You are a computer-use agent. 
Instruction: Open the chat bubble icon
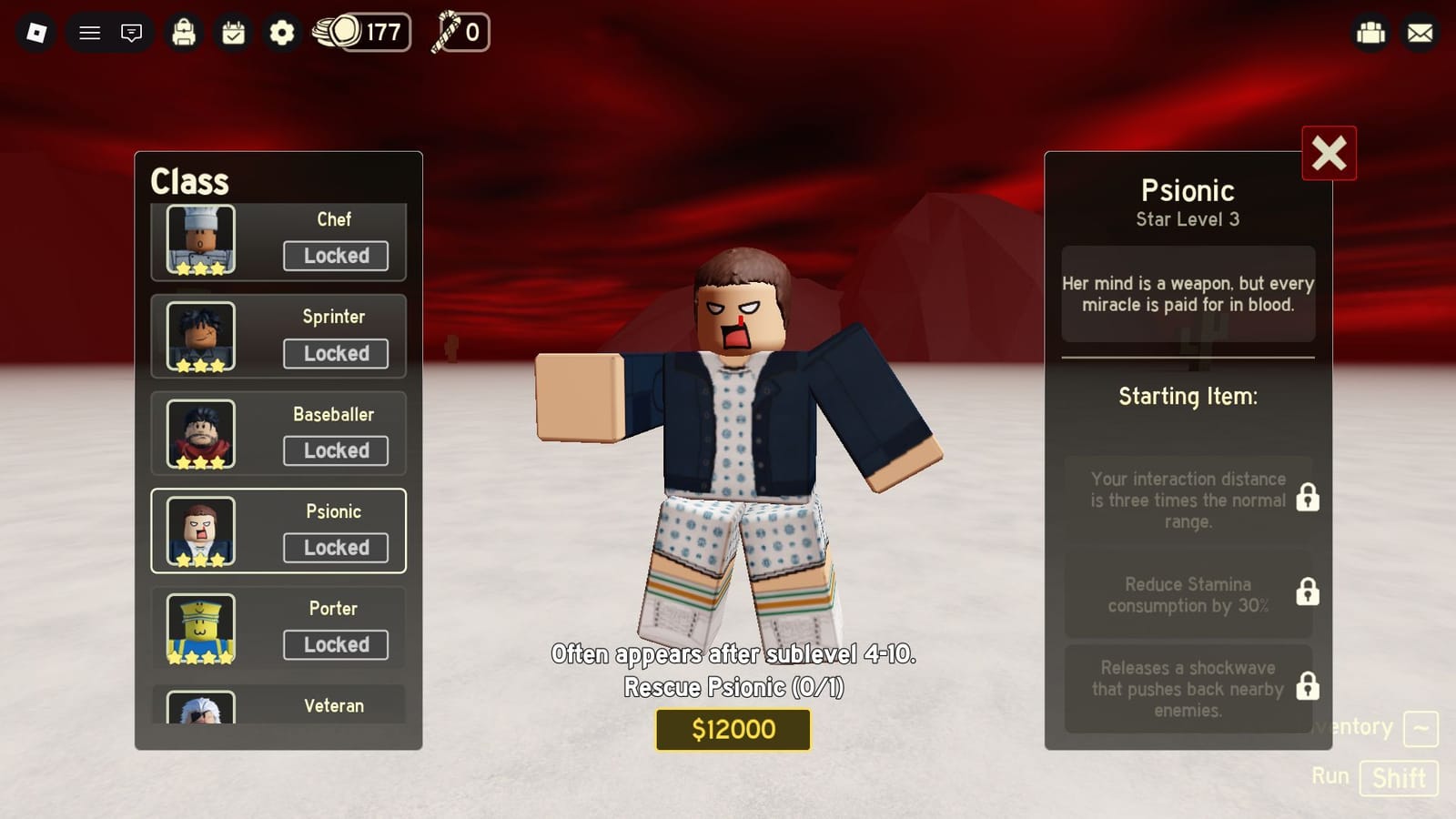[x=131, y=33]
